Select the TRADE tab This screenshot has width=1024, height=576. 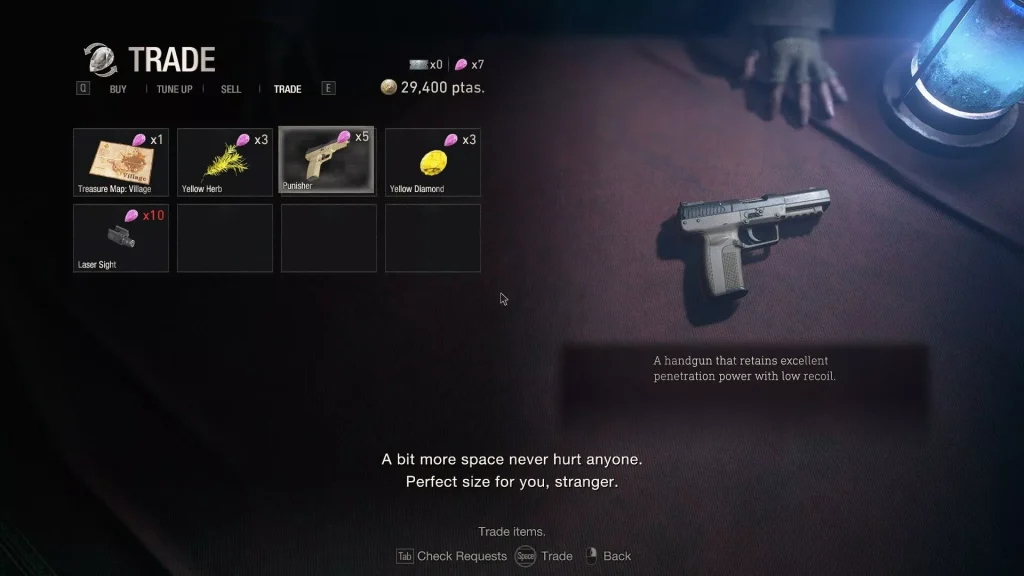pos(287,89)
